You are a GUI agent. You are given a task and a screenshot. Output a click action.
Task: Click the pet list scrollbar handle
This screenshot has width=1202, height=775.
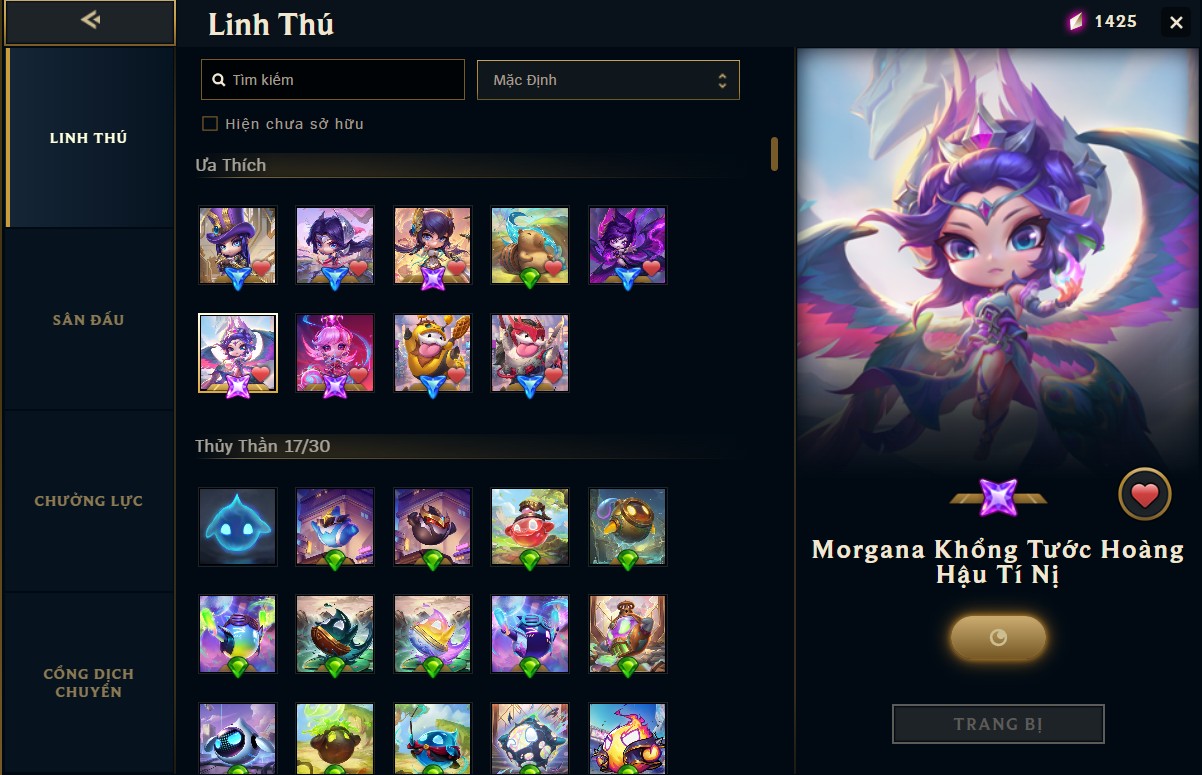click(774, 154)
